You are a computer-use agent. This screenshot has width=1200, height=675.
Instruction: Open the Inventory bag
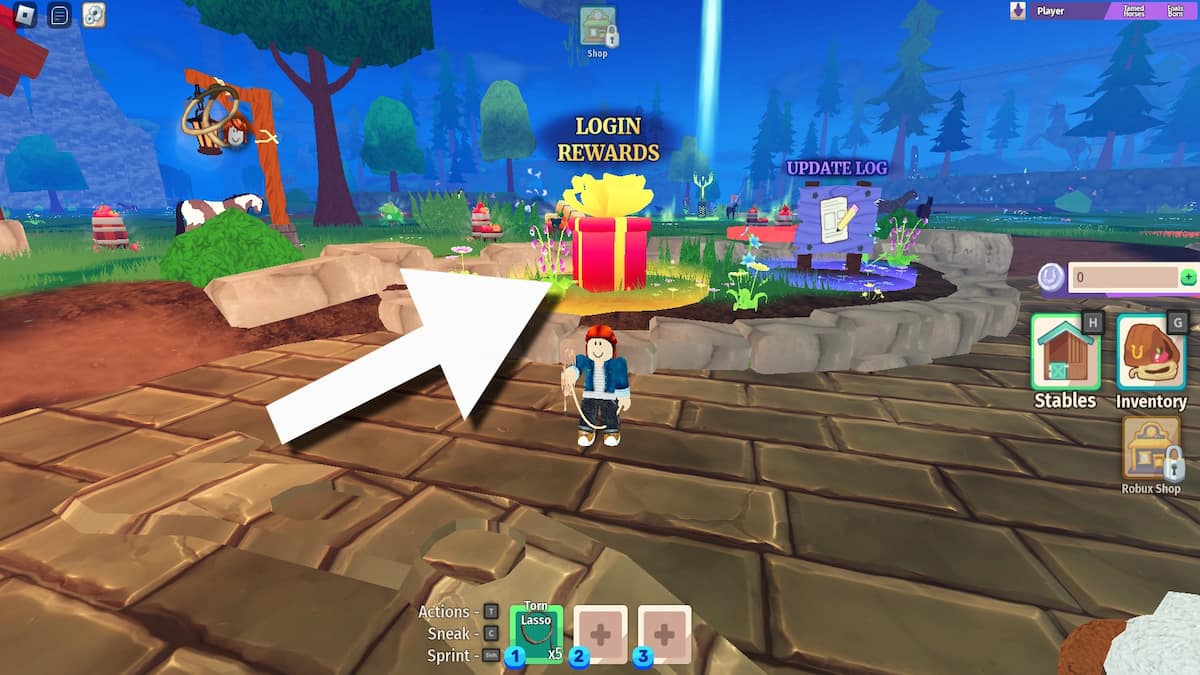[x=1151, y=352]
